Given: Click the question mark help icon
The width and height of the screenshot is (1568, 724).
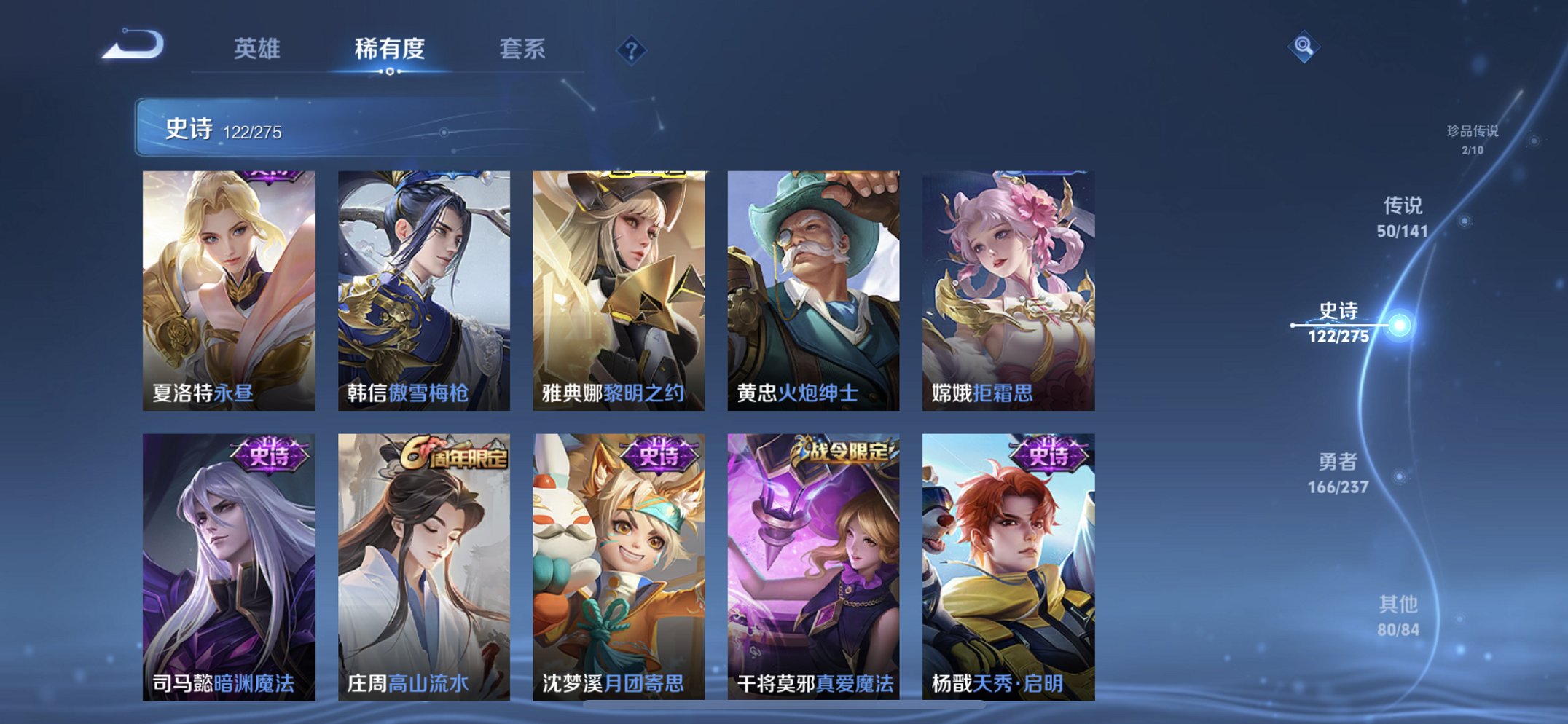Looking at the screenshot, I should coord(632,50).
